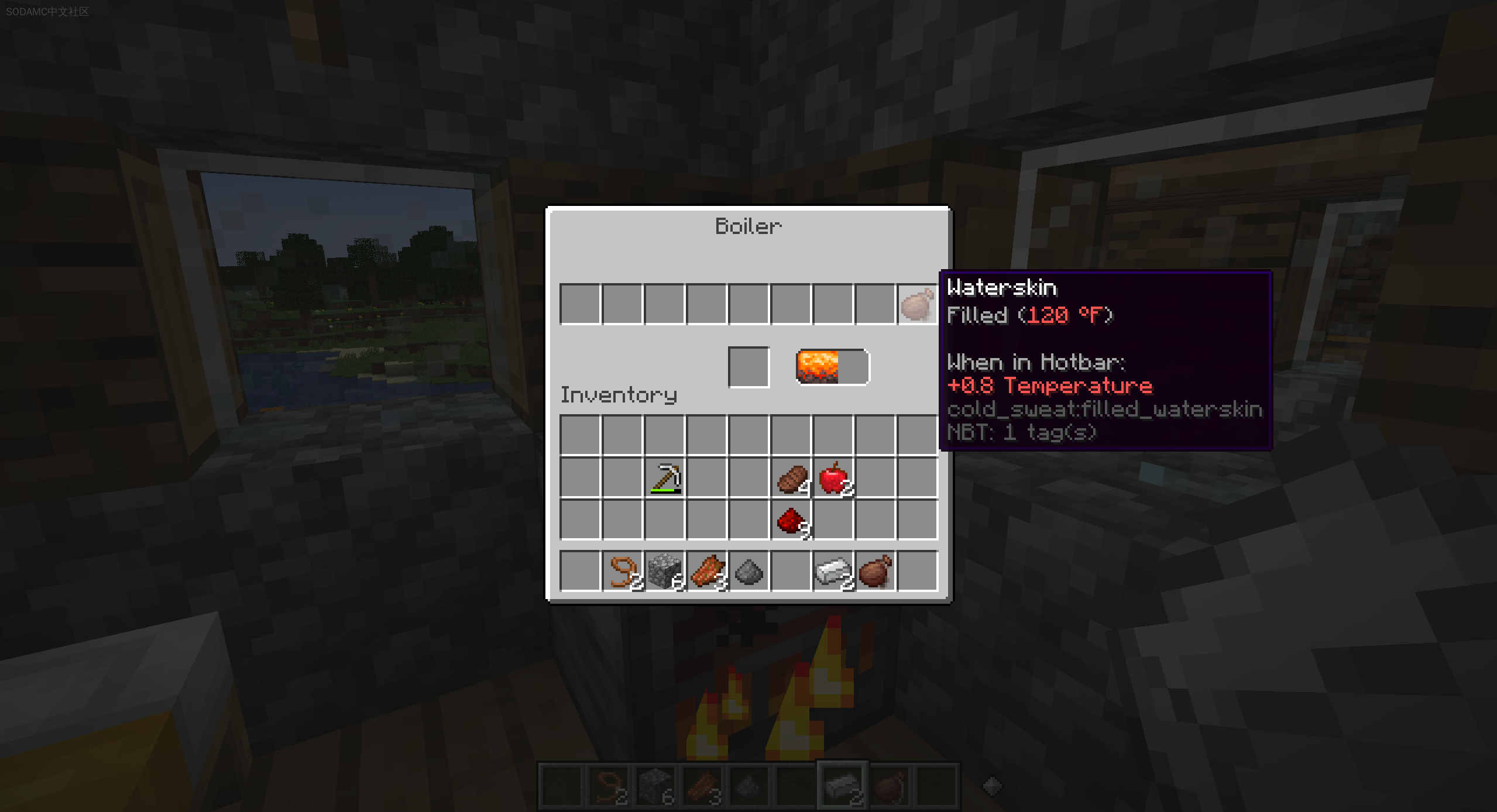This screenshot has height=812, width=1497.
Task: Select the orange plank-like item stack
Action: point(707,571)
